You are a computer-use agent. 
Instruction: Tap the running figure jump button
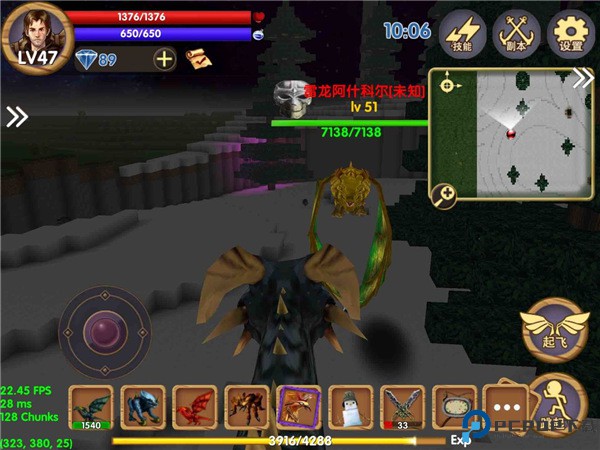556,402
